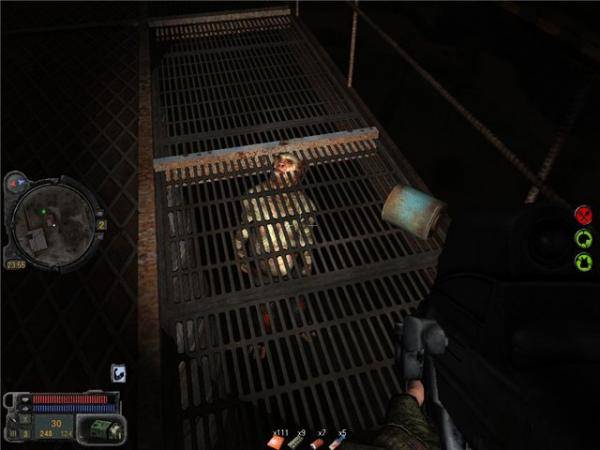Select the green marker on the minimap
This screenshot has width=600, height=450.
(x=44, y=212)
